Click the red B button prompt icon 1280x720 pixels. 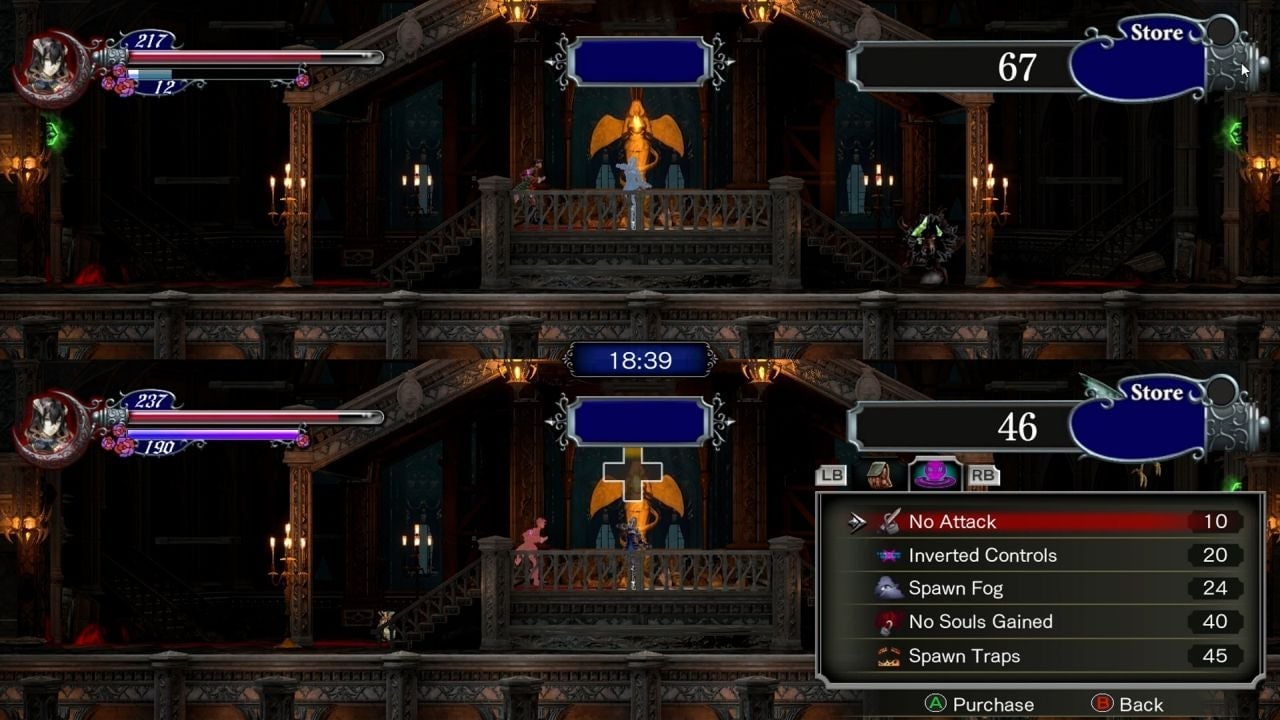(x=1103, y=704)
